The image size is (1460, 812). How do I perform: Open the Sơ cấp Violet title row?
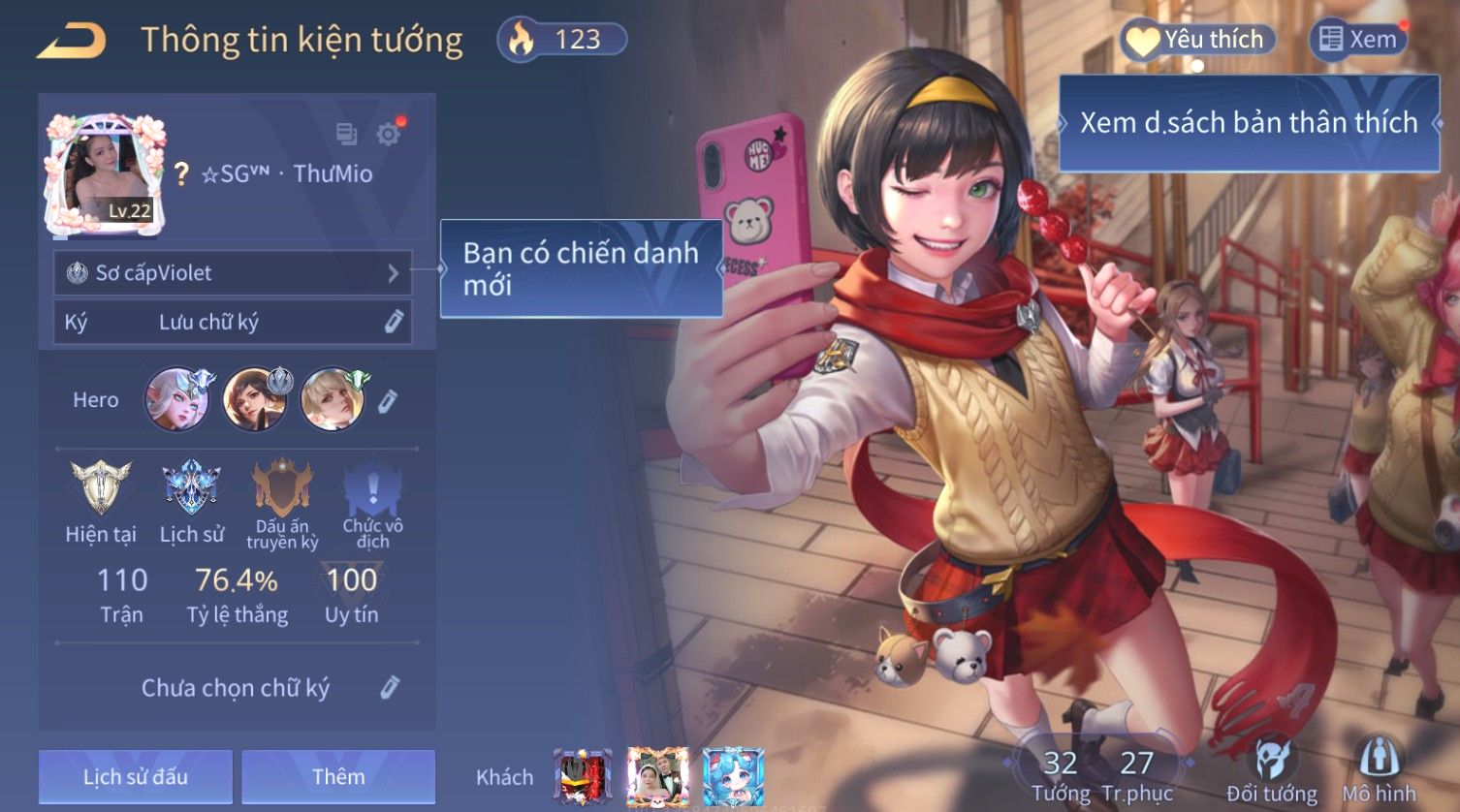[233, 273]
